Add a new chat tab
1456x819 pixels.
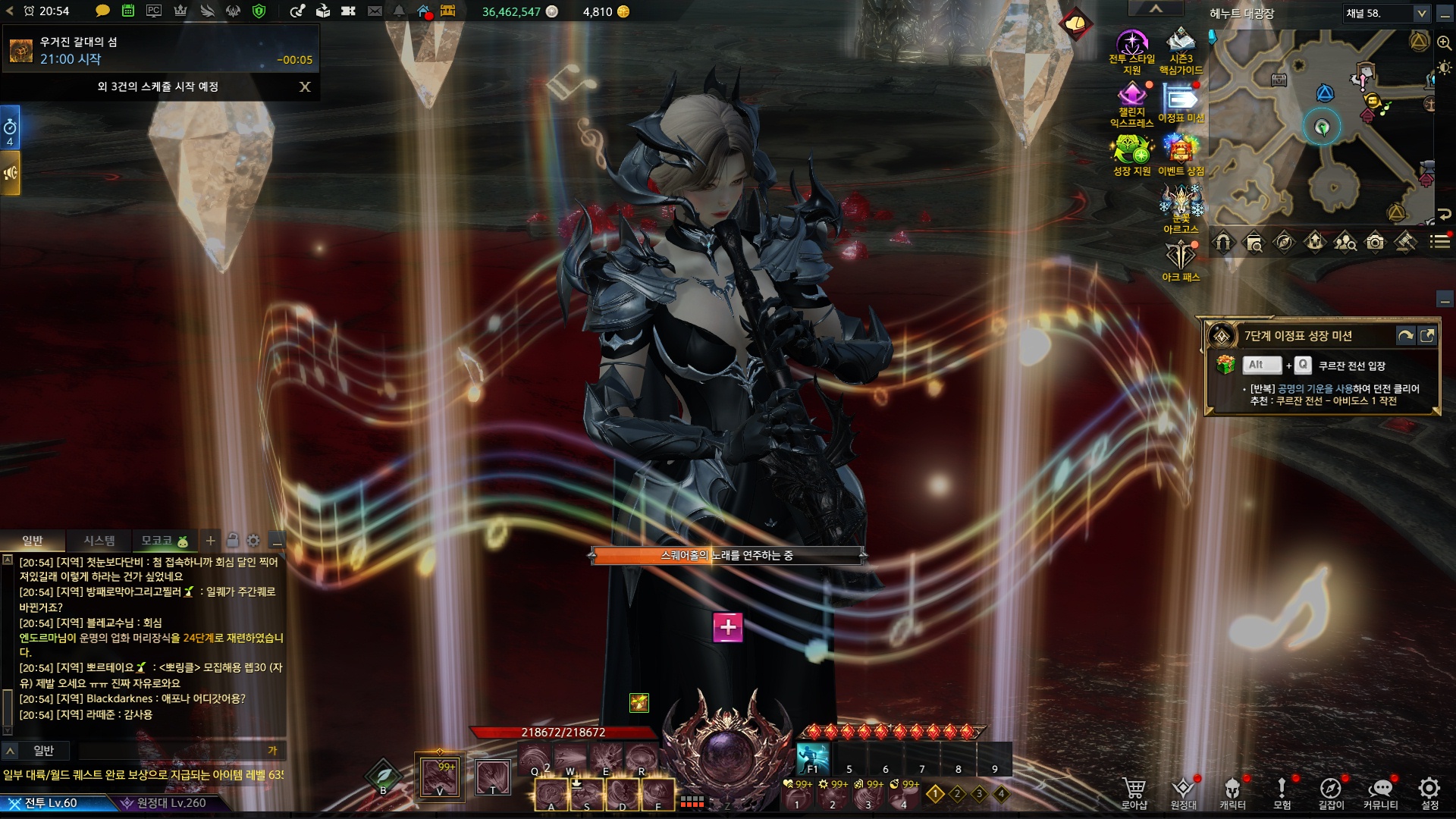click(210, 541)
